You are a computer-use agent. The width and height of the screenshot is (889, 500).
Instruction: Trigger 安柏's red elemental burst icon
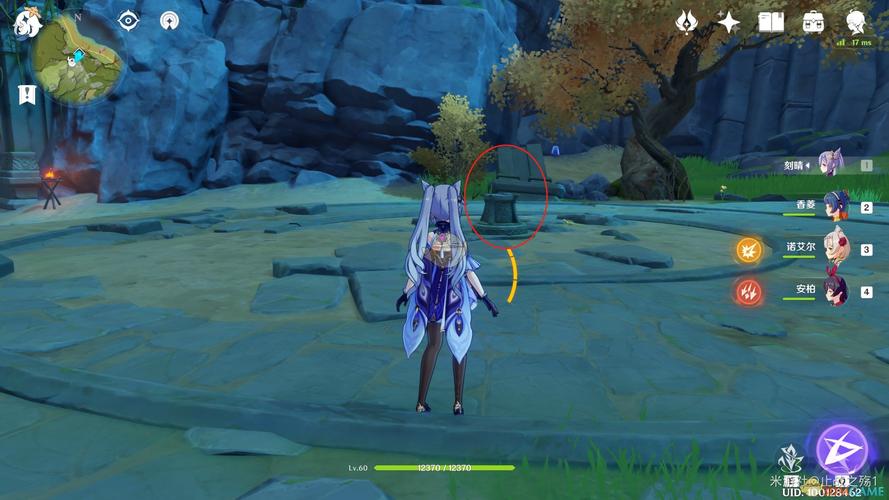[749, 292]
